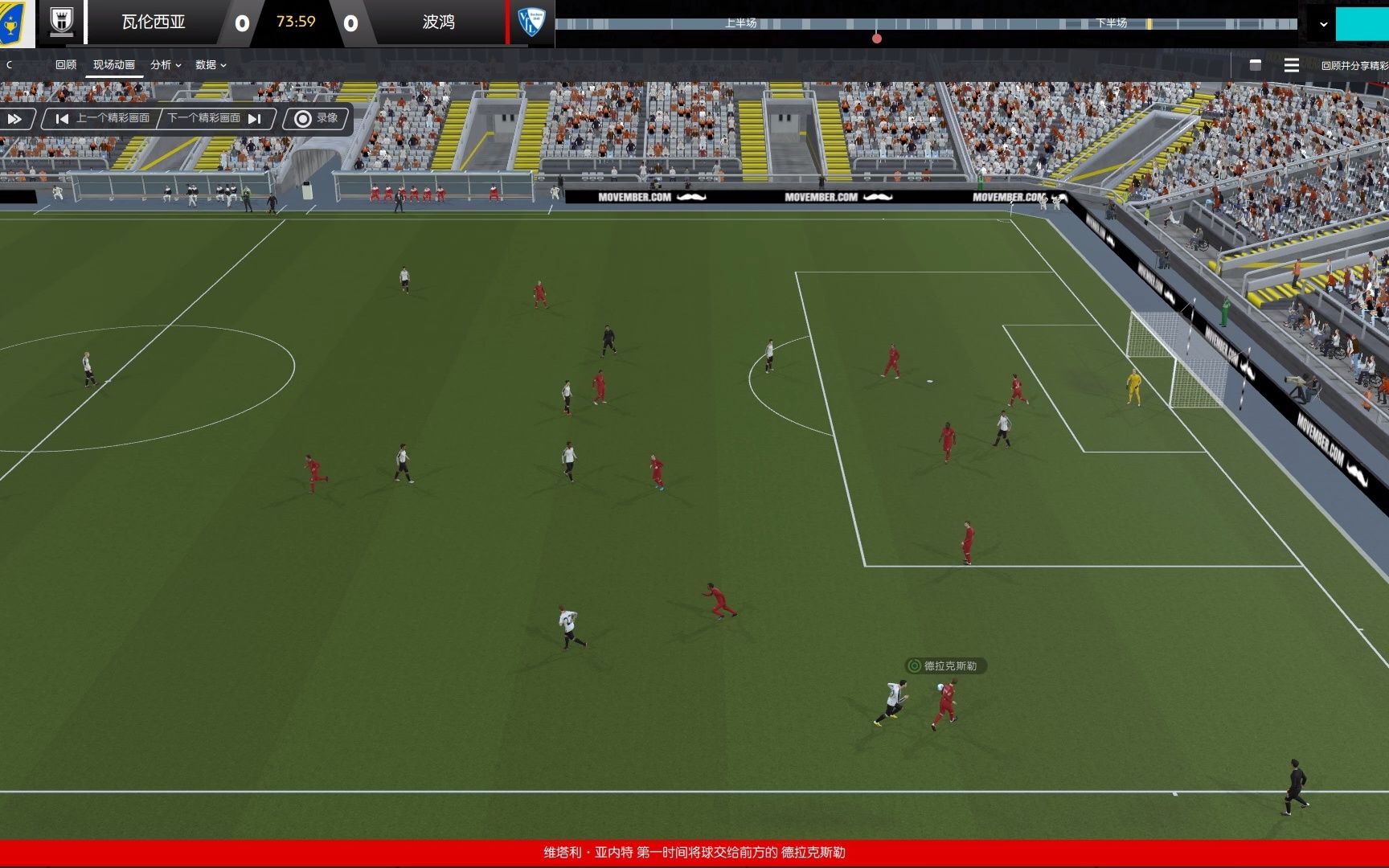1389x868 pixels.
Task: Click the Valencia shield badge icon
Action: click(x=62, y=22)
